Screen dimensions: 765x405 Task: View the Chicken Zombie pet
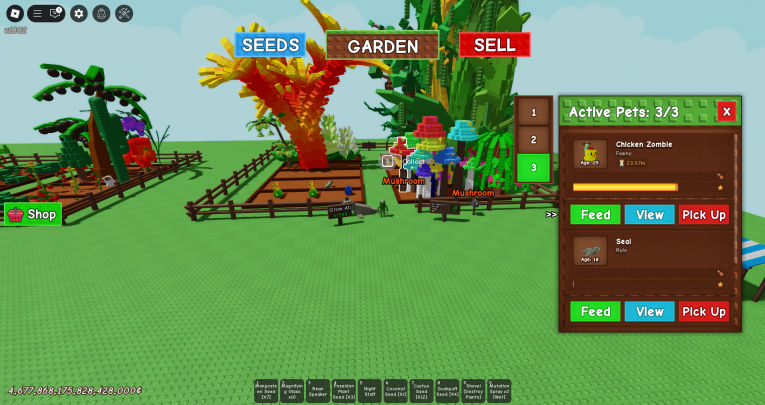(649, 215)
